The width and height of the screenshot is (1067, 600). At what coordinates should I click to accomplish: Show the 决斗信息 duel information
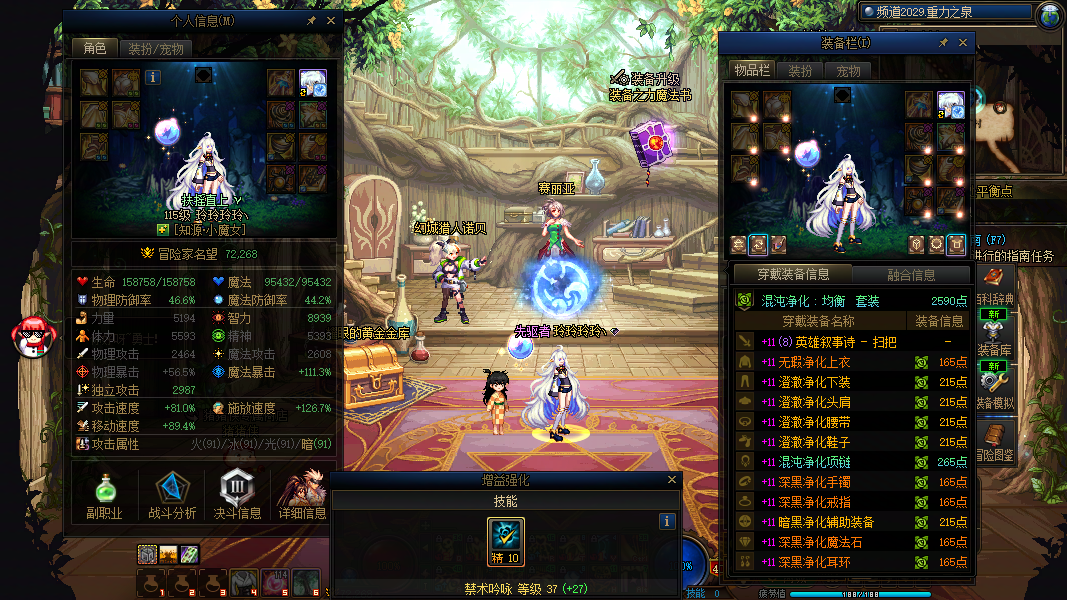coord(238,497)
